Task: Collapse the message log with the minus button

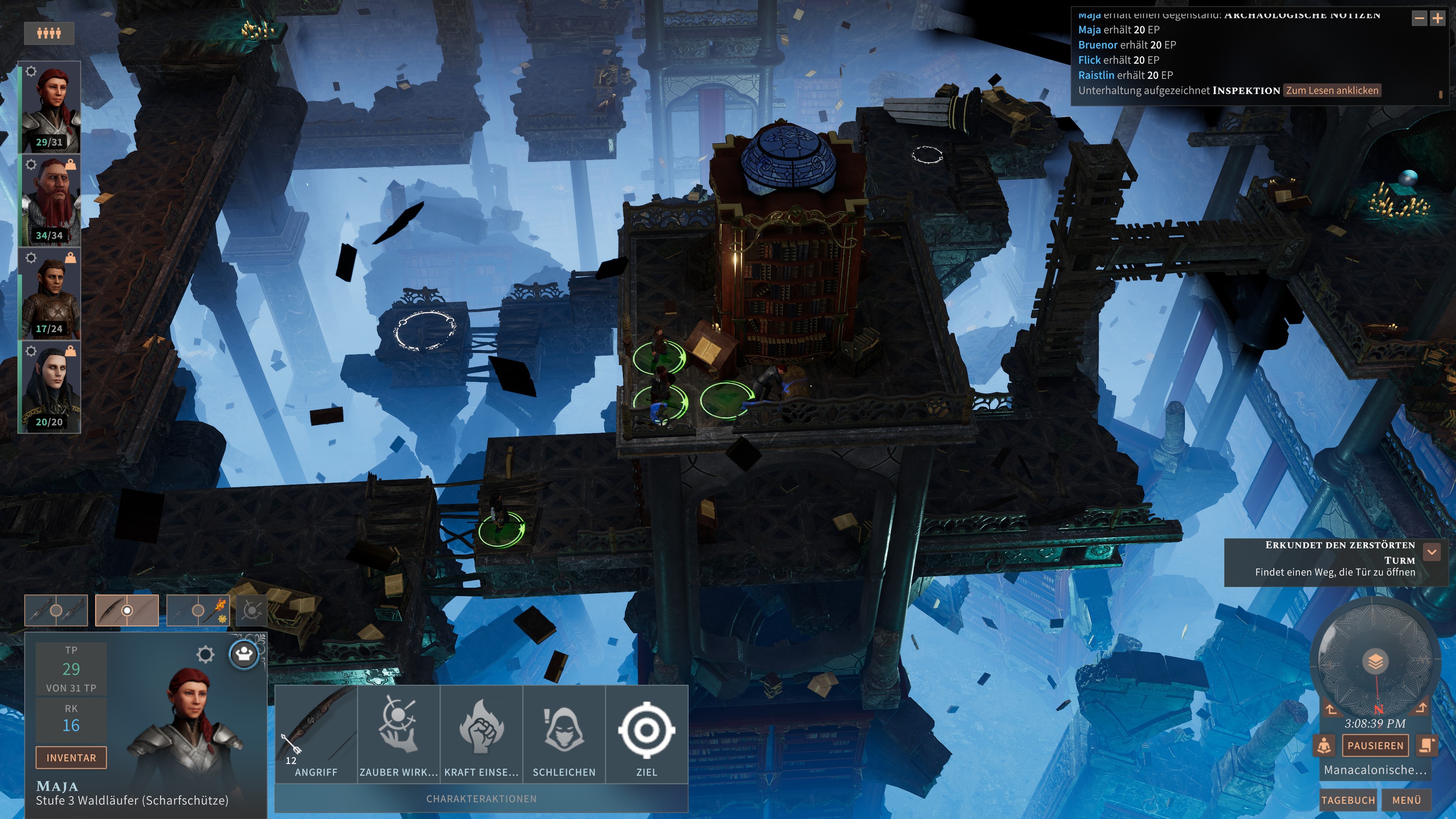Action: coord(1419,19)
